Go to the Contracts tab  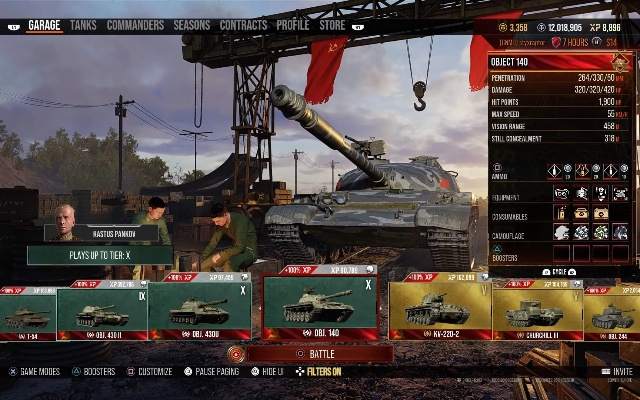tap(243, 25)
